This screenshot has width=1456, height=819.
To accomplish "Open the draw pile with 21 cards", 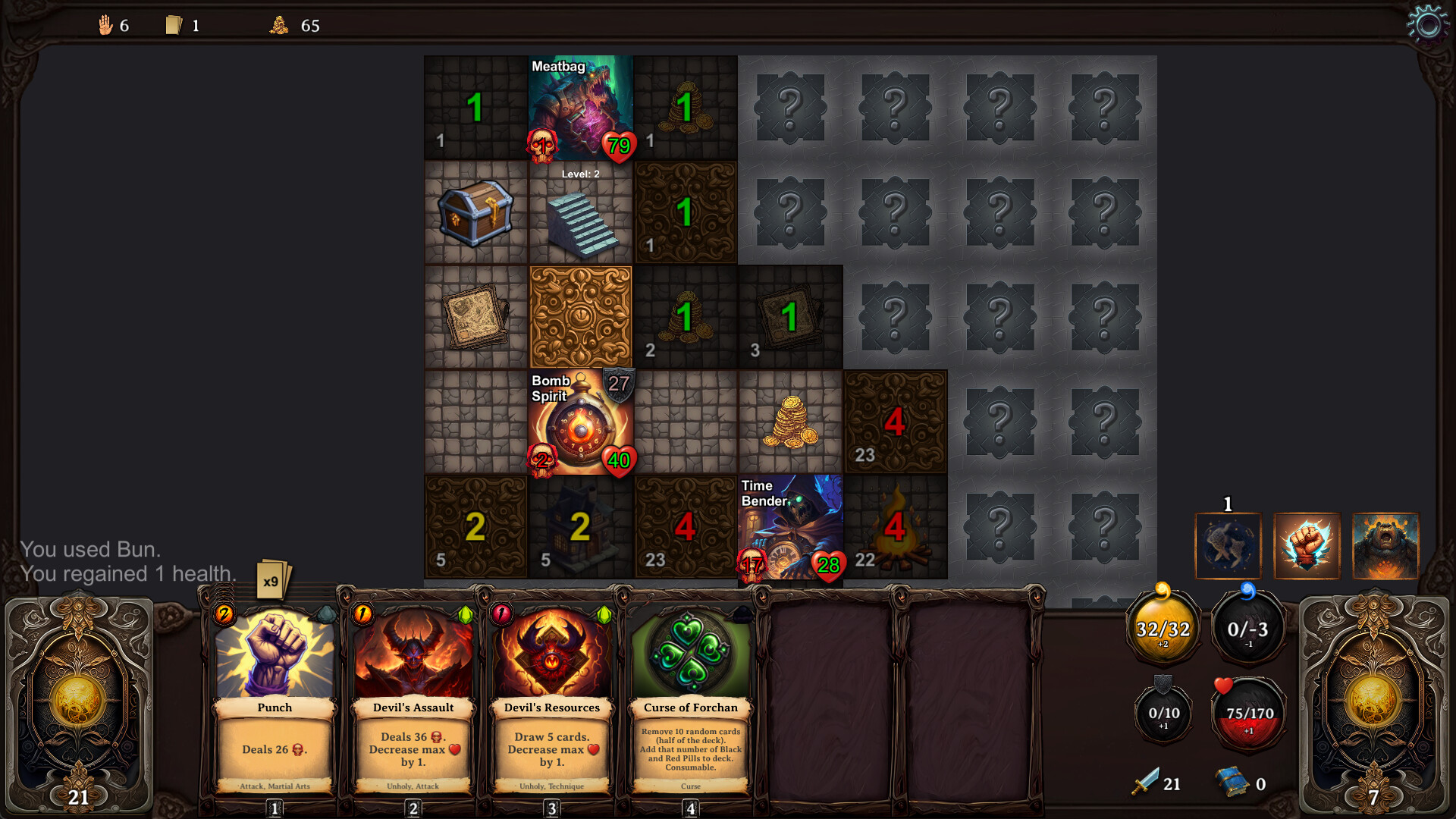I will (79, 705).
